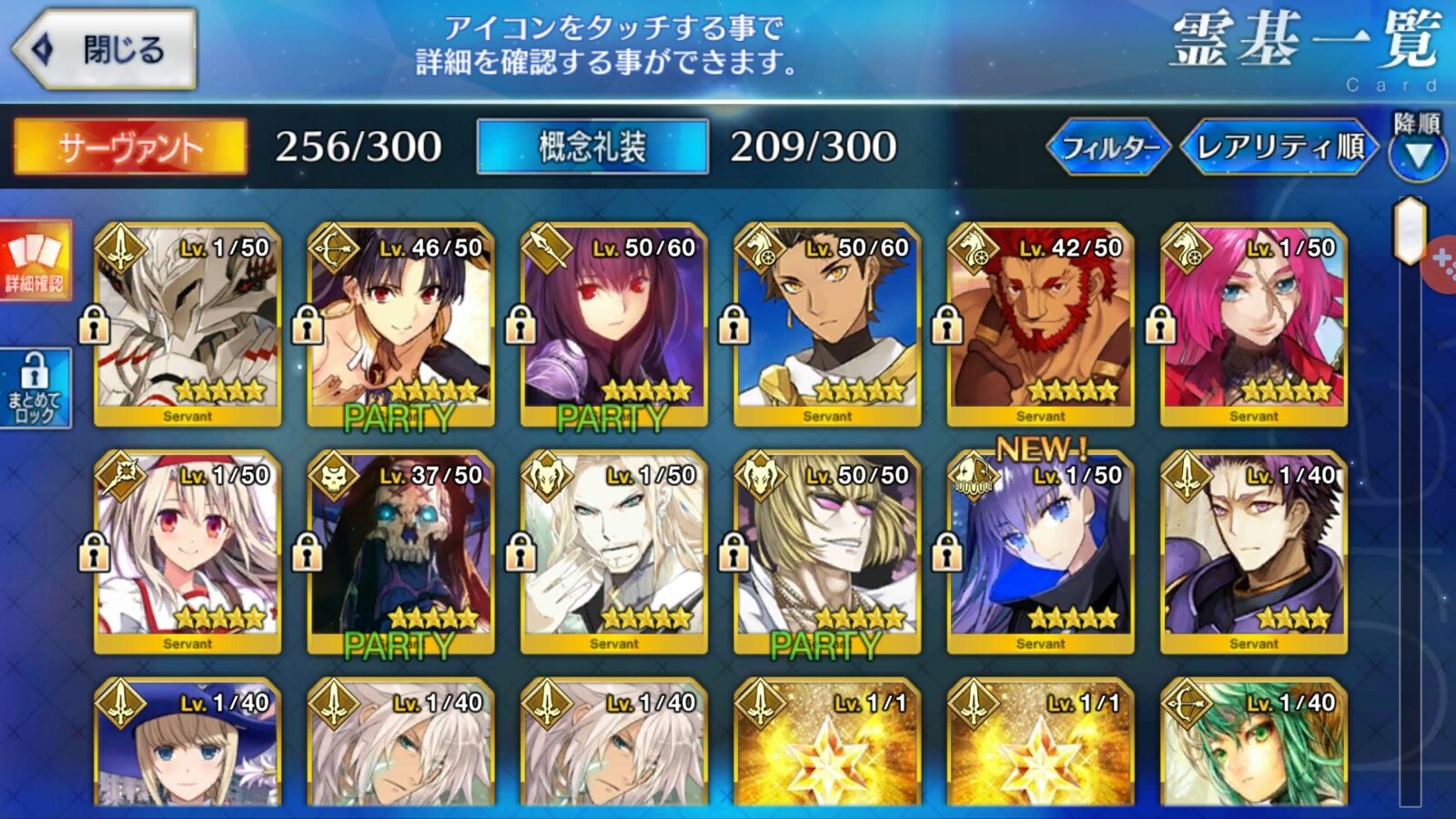Pick the pink-haired Rider Lv. 1/50 card
The width and height of the screenshot is (1456, 819).
pyautogui.click(x=1254, y=325)
